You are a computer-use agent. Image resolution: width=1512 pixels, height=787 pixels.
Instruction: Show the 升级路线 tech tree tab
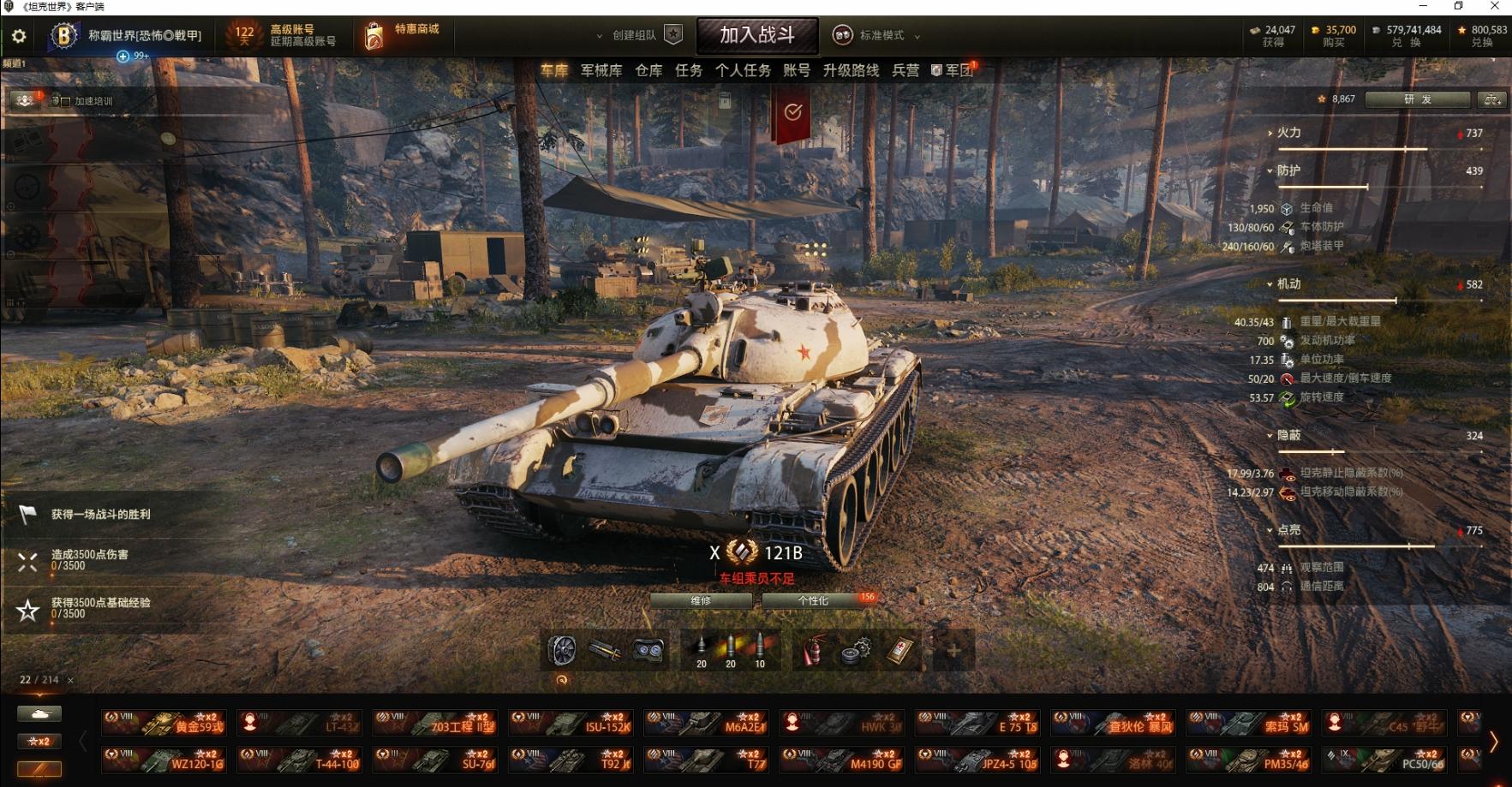(x=851, y=70)
